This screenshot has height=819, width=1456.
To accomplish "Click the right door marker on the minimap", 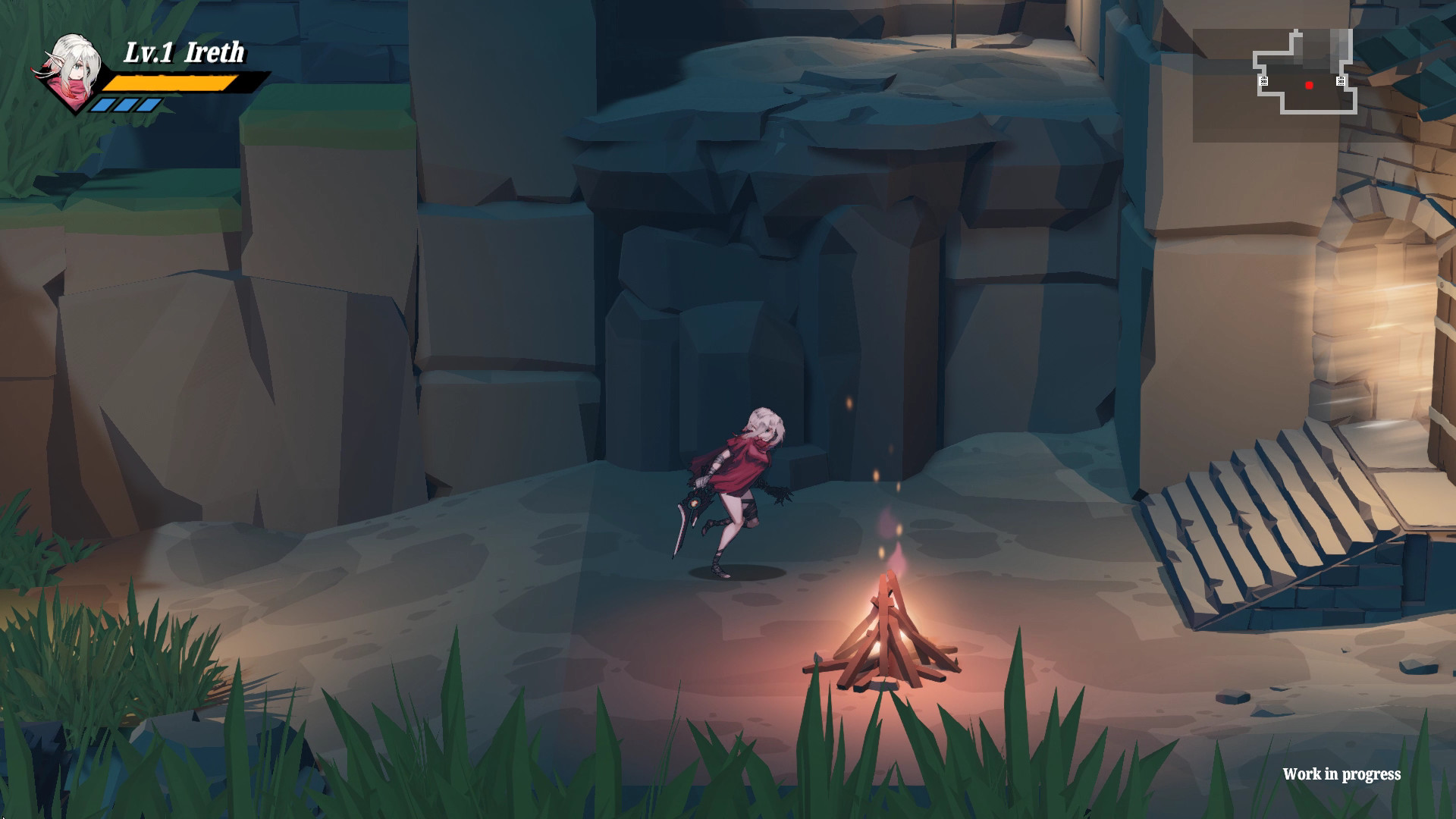I will [1341, 81].
